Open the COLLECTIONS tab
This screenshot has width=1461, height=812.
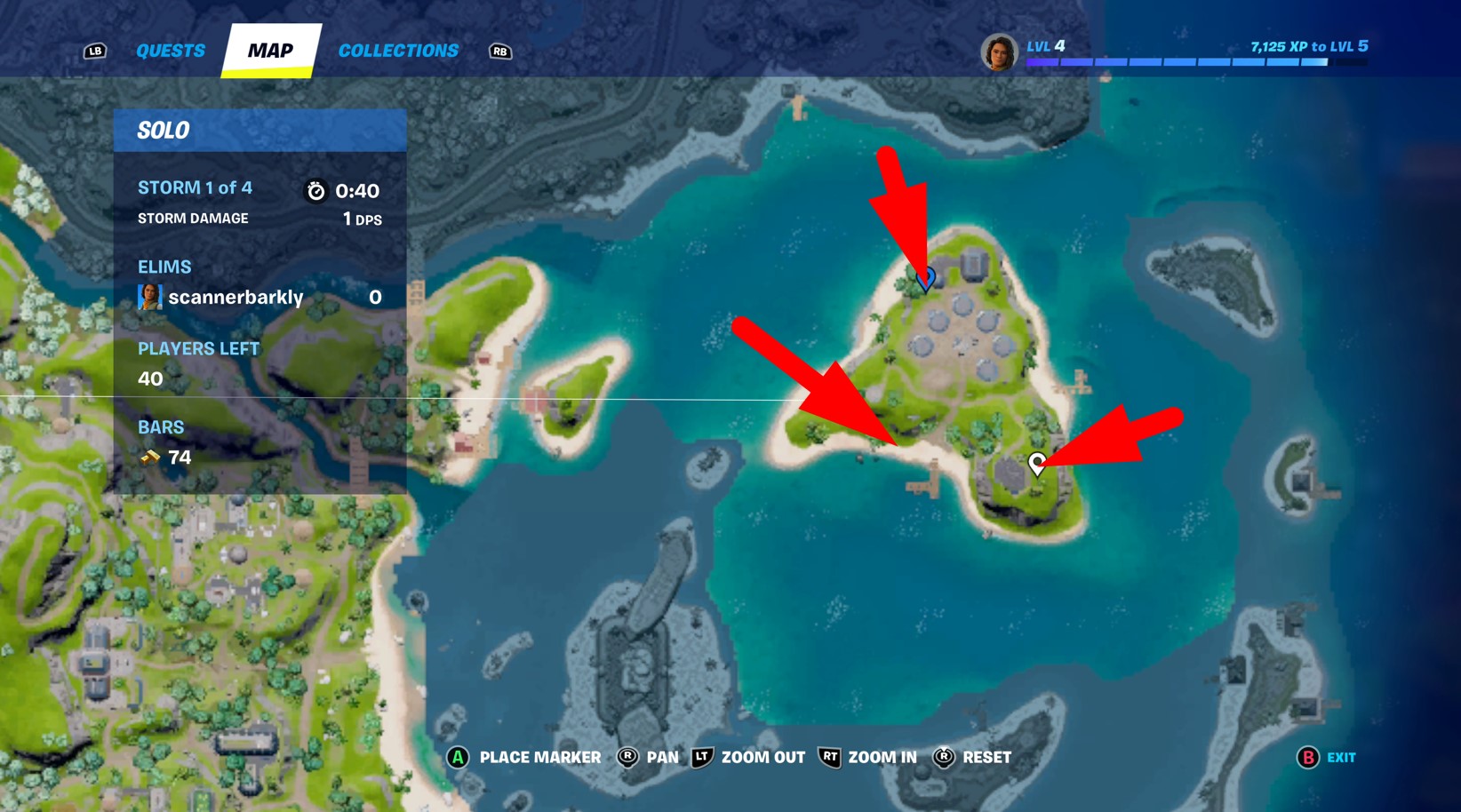point(397,50)
